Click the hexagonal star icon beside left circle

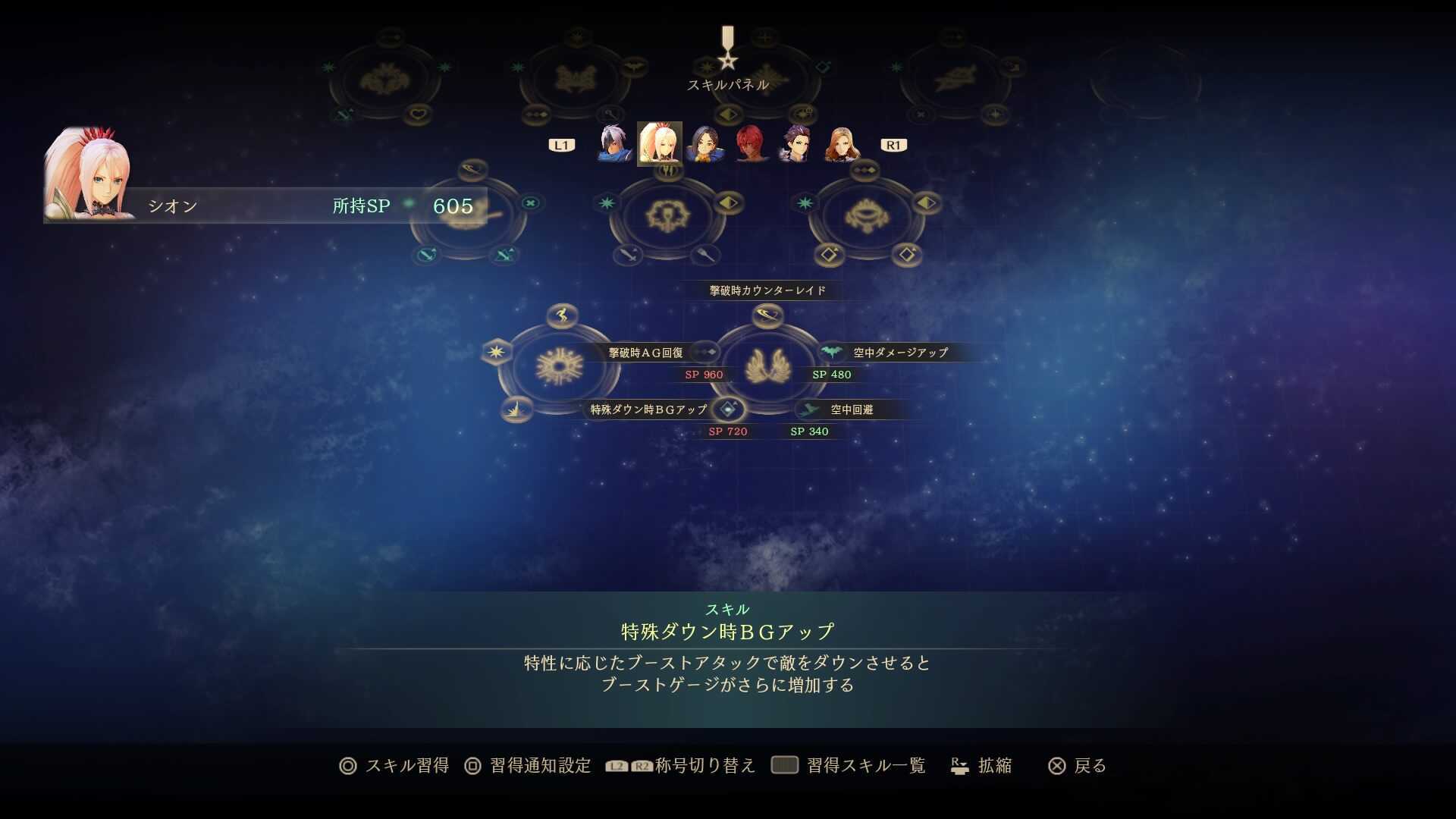click(x=497, y=352)
